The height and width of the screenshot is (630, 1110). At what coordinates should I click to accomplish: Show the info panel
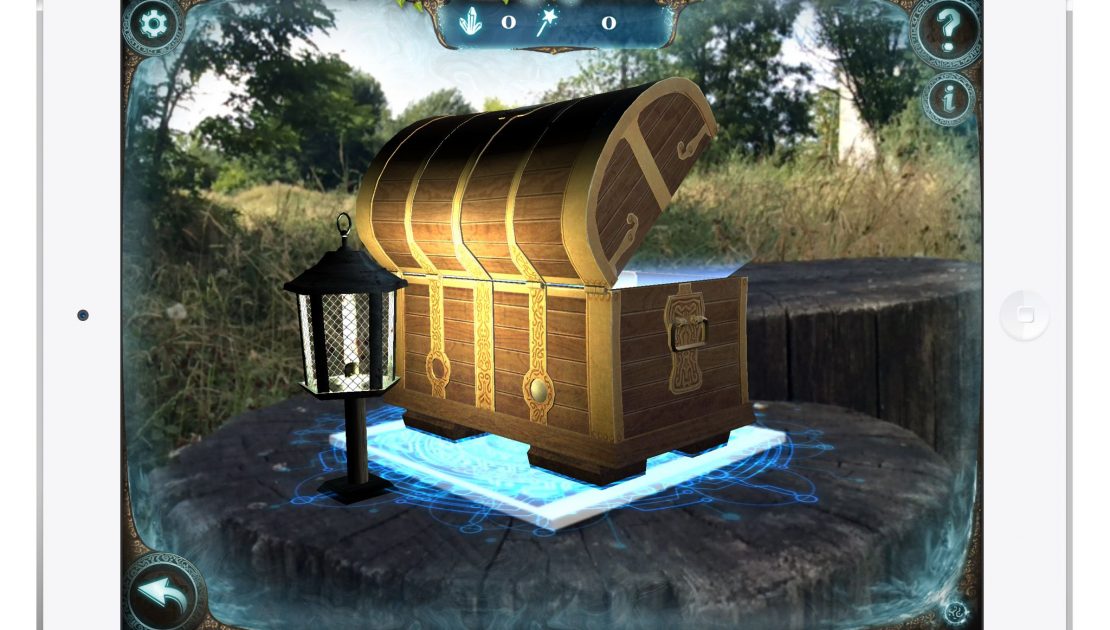click(x=948, y=97)
